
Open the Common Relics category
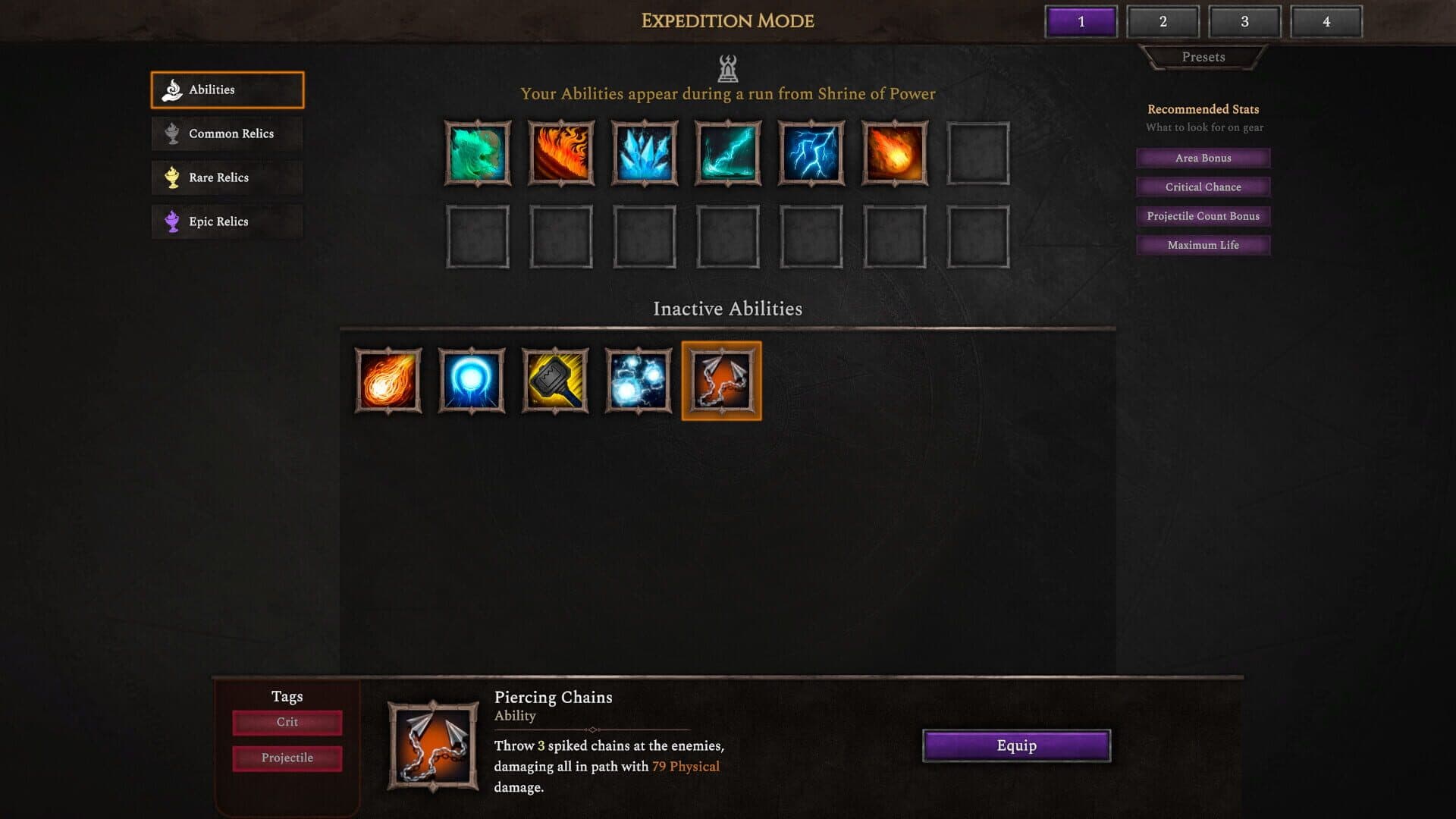pyautogui.click(x=227, y=133)
